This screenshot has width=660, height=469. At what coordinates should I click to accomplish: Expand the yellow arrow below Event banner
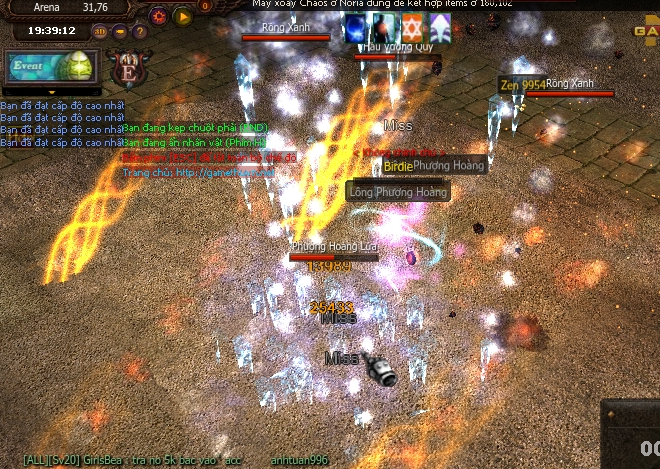pyautogui.click(x=53, y=92)
